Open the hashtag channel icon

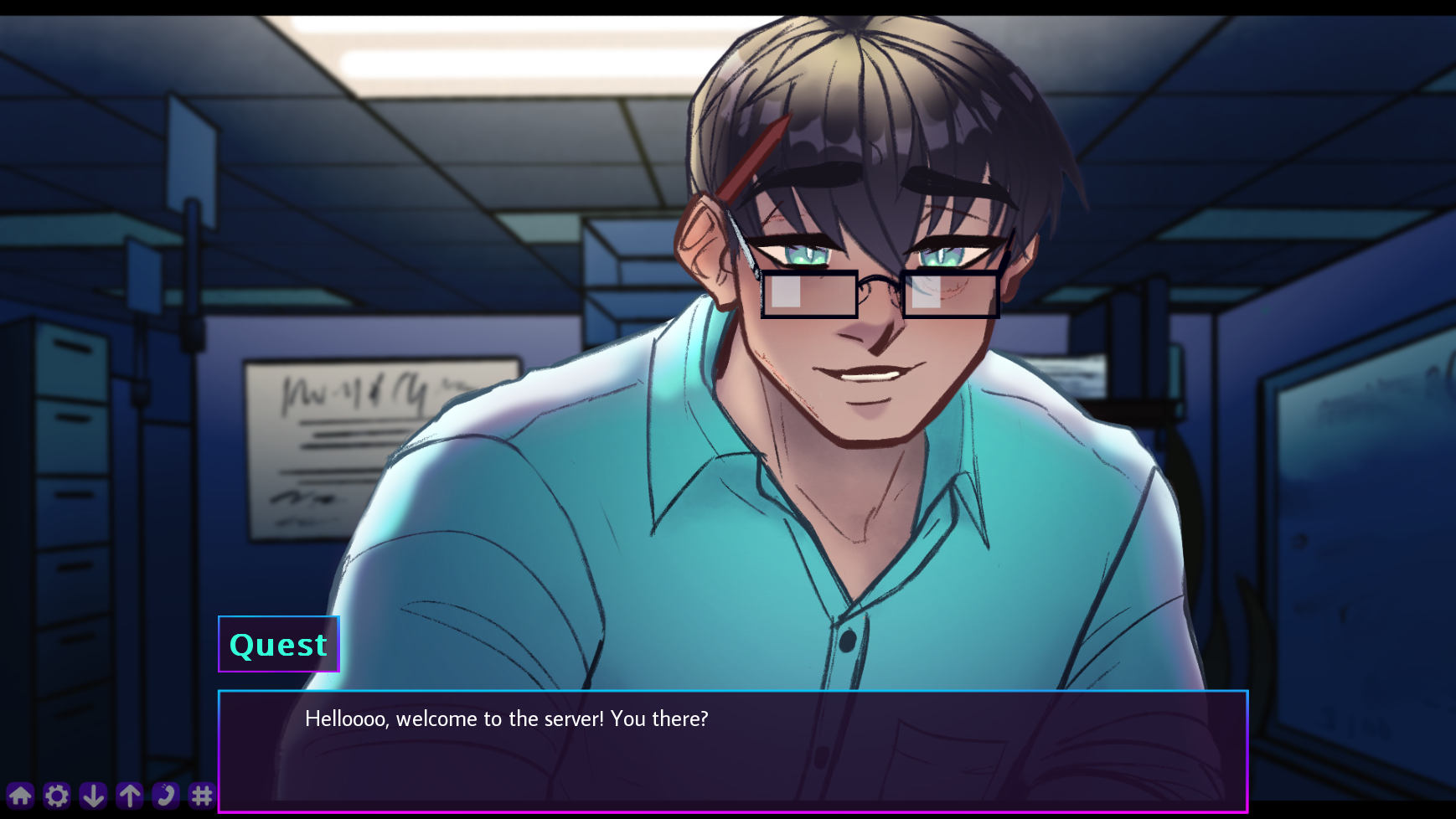pyautogui.click(x=202, y=796)
